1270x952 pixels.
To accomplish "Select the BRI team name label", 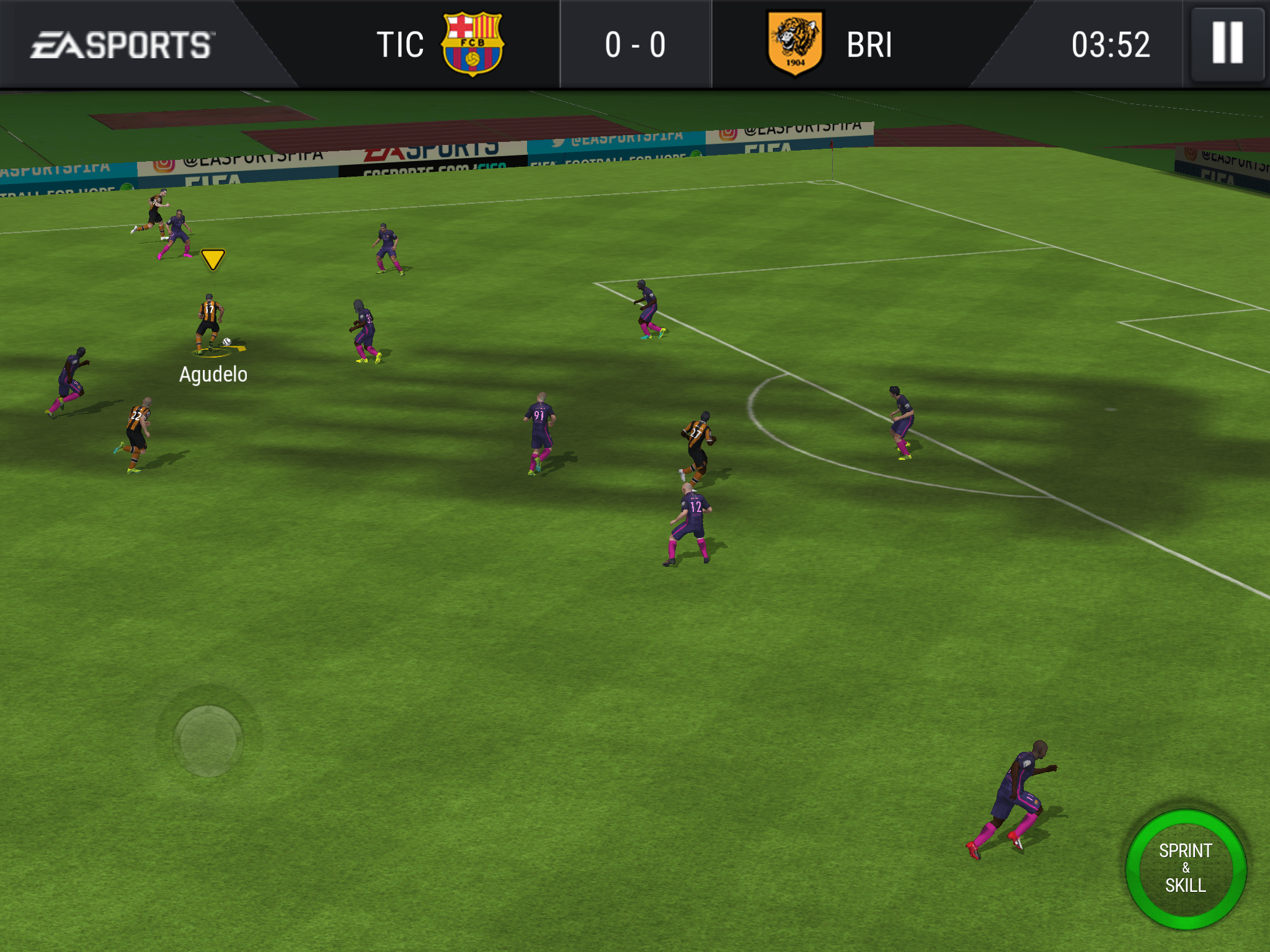I will [868, 43].
